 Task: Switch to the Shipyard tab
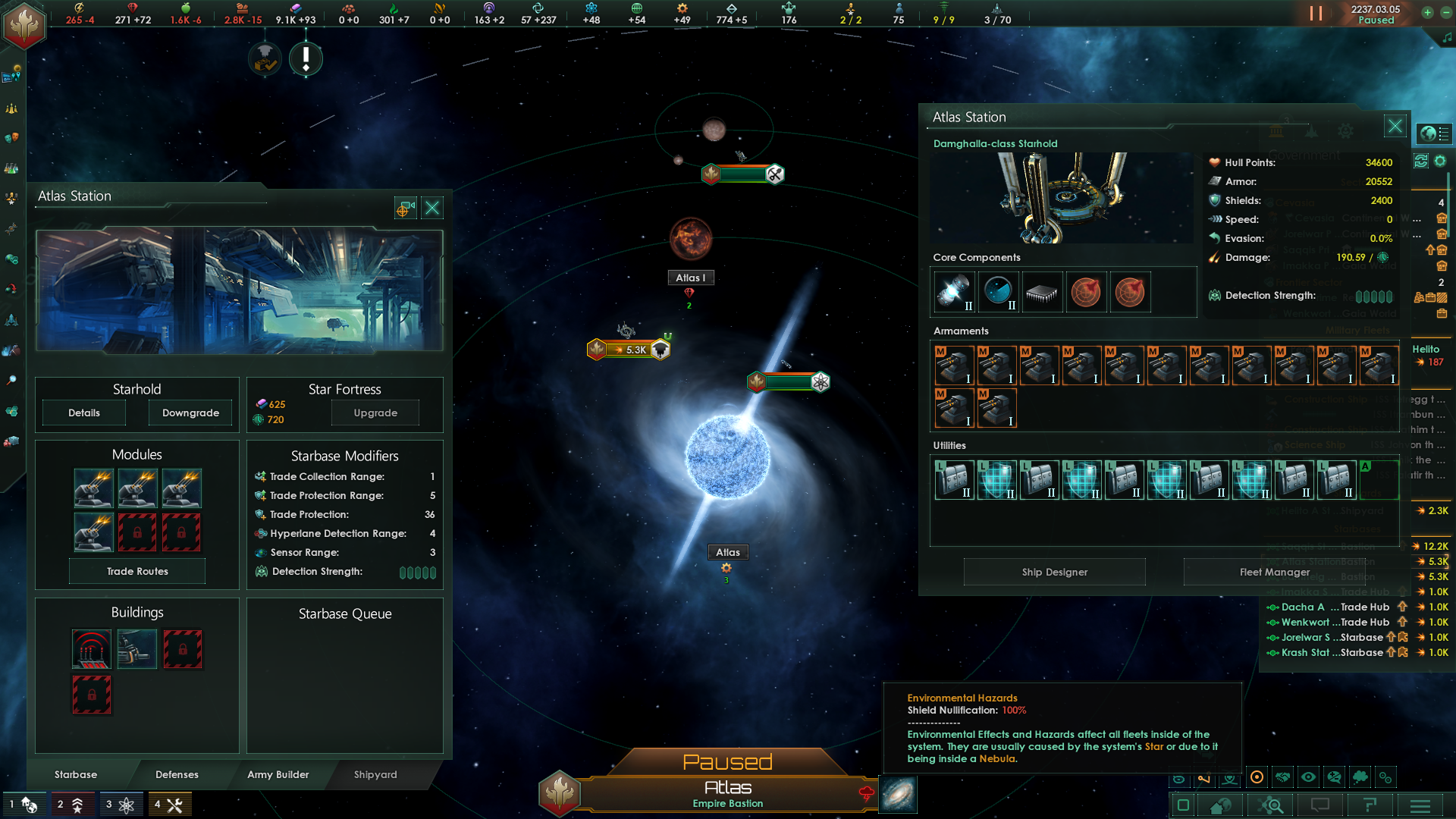point(376,775)
